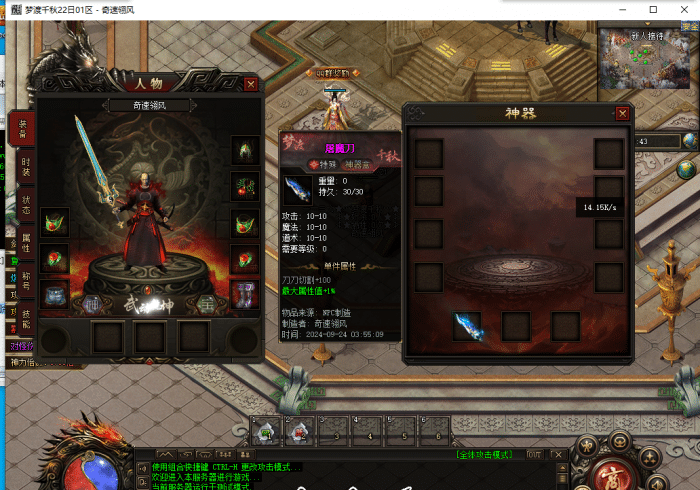The height and width of the screenshot is (490, 700).
Task: Show the 属性 attributes tab
Action: click(x=25, y=241)
